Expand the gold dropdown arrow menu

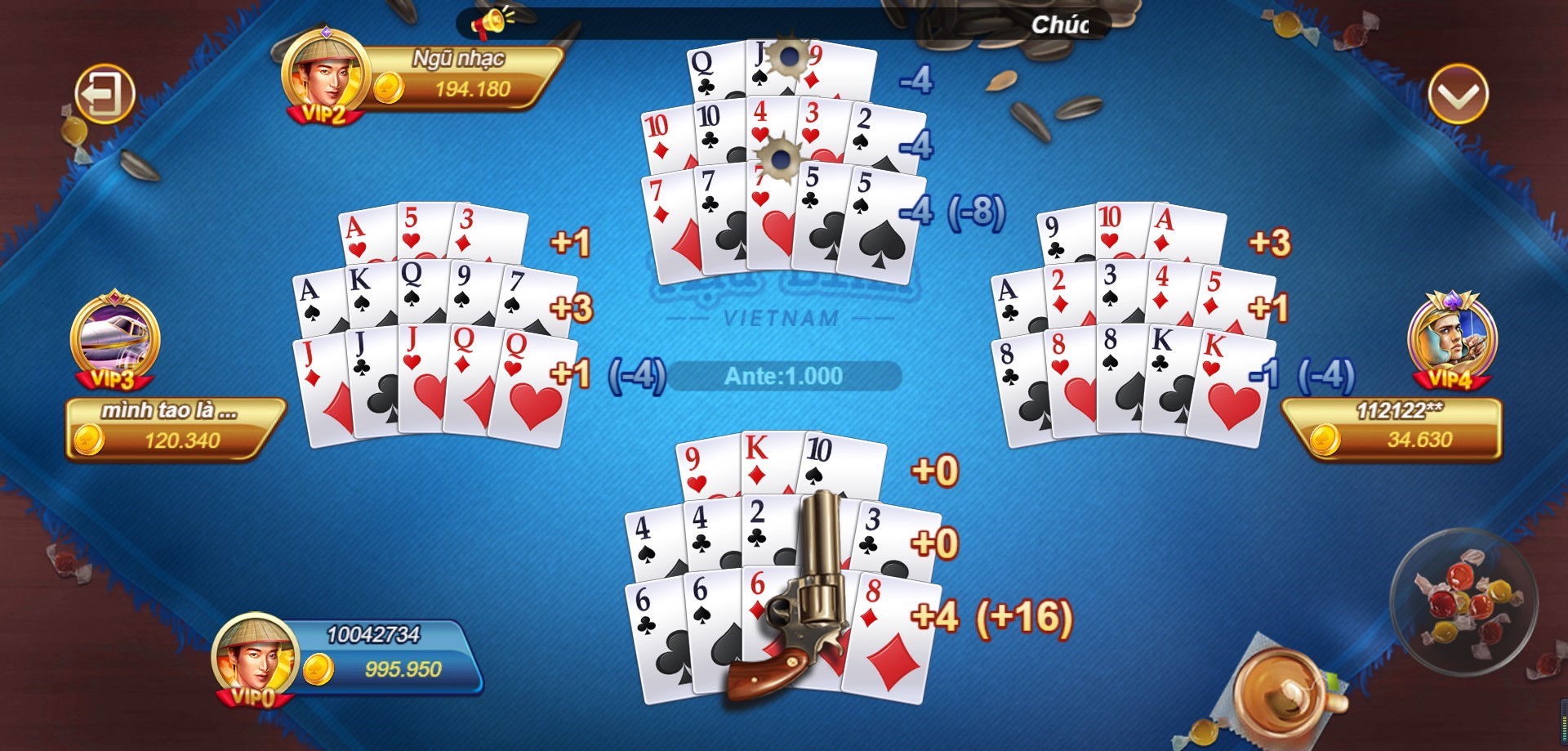pyautogui.click(x=1458, y=94)
